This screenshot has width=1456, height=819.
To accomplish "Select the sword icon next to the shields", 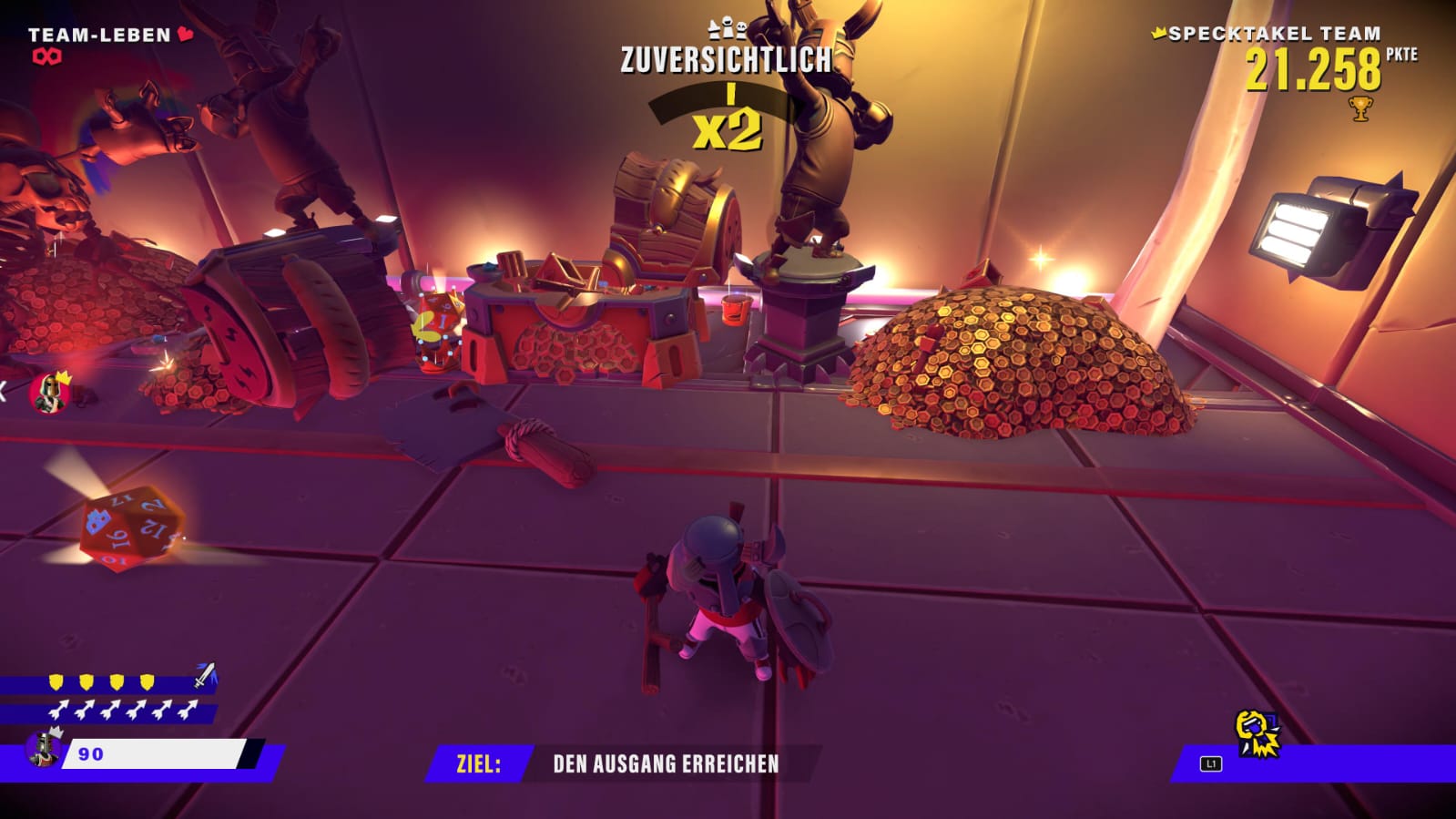I will pyautogui.click(x=206, y=676).
